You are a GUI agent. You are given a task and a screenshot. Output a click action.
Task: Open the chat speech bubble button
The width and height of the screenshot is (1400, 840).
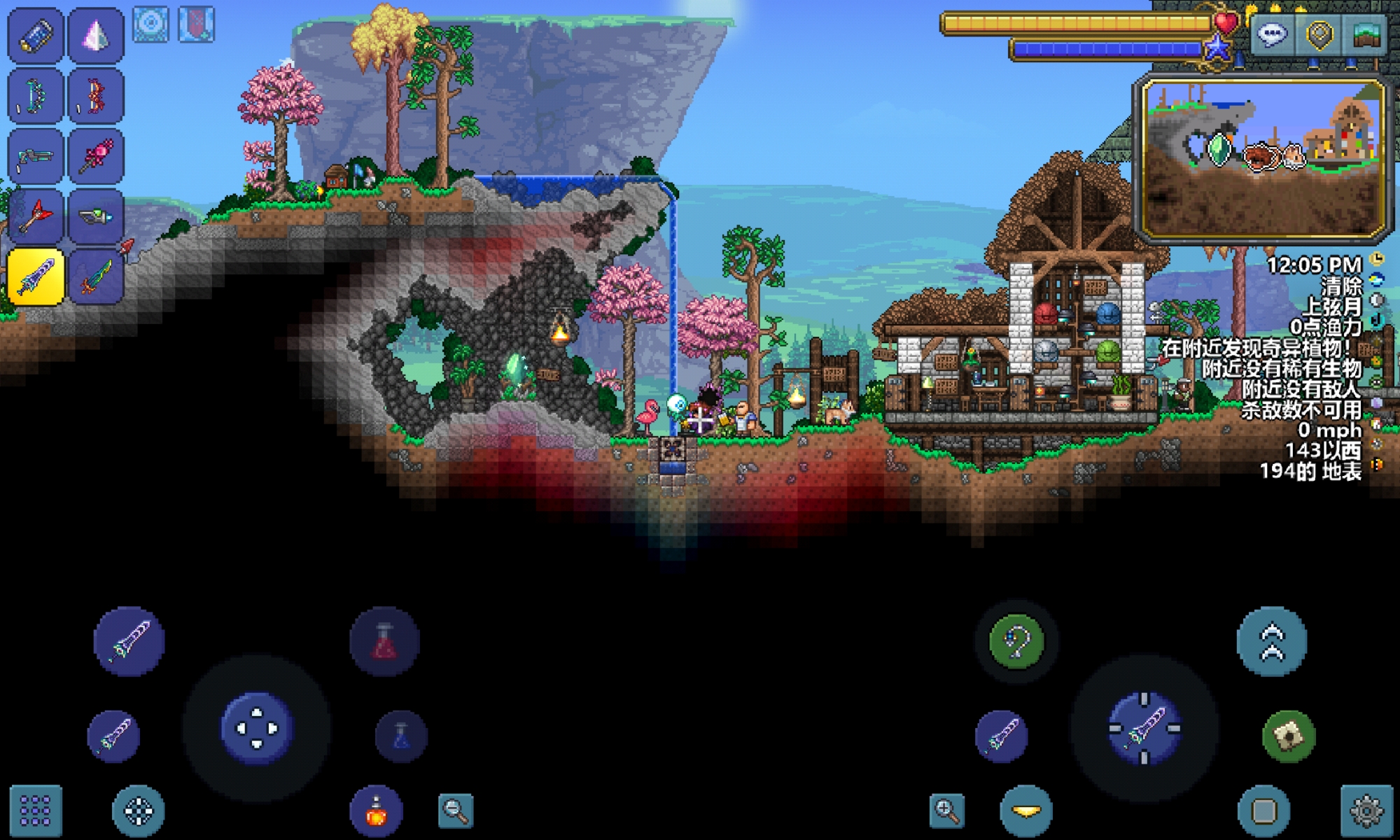(x=1272, y=35)
